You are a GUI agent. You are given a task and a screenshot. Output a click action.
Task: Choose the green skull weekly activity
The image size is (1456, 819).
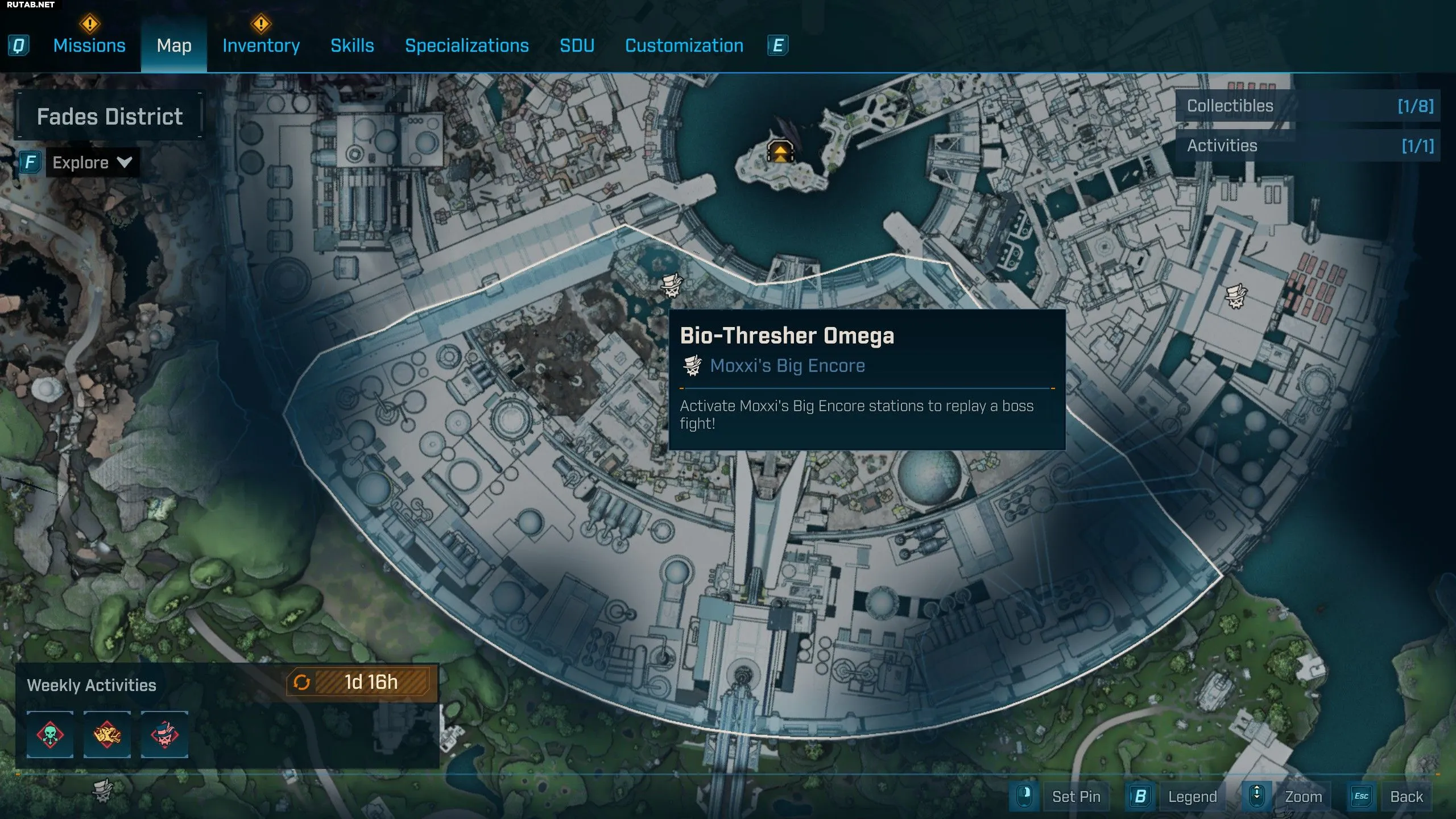pyautogui.click(x=50, y=734)
